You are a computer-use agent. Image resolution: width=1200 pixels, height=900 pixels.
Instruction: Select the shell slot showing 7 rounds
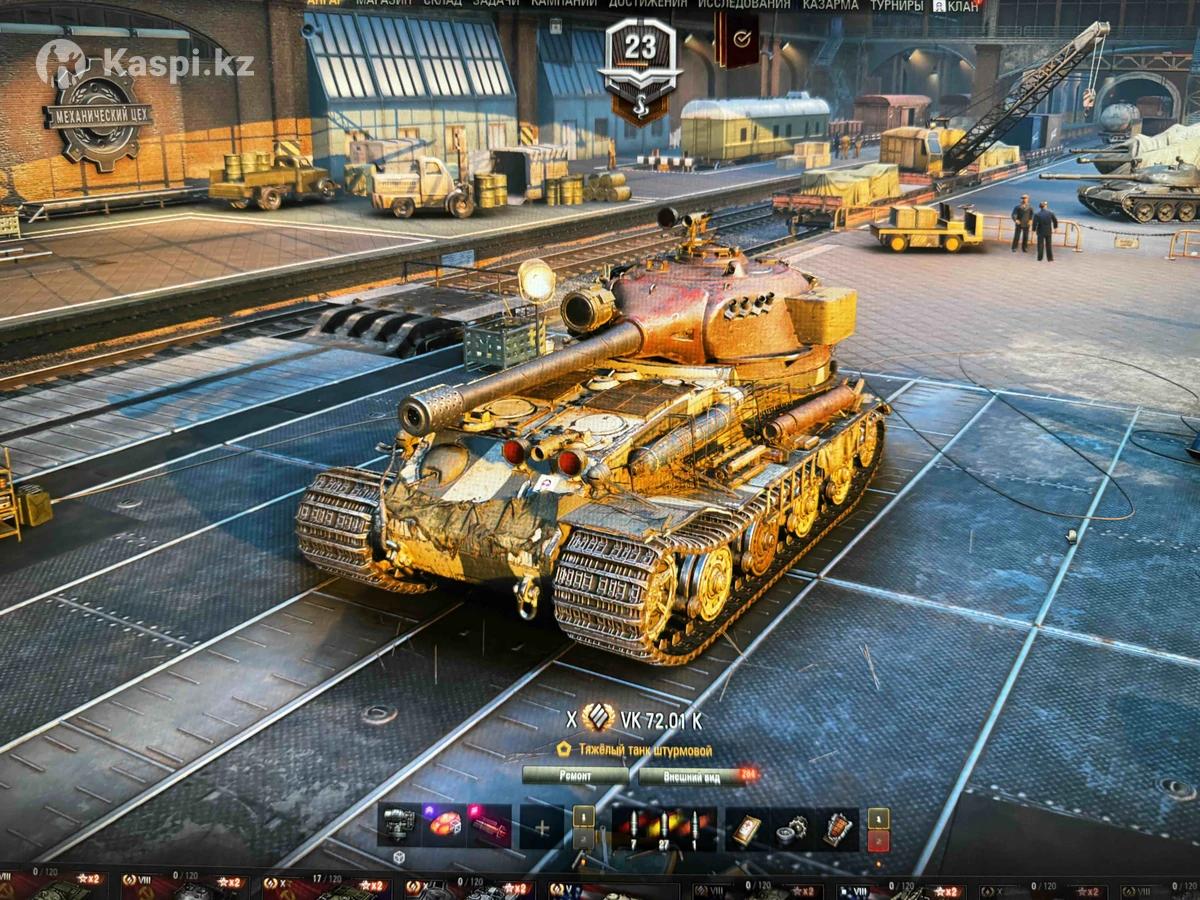coord(634,828)
